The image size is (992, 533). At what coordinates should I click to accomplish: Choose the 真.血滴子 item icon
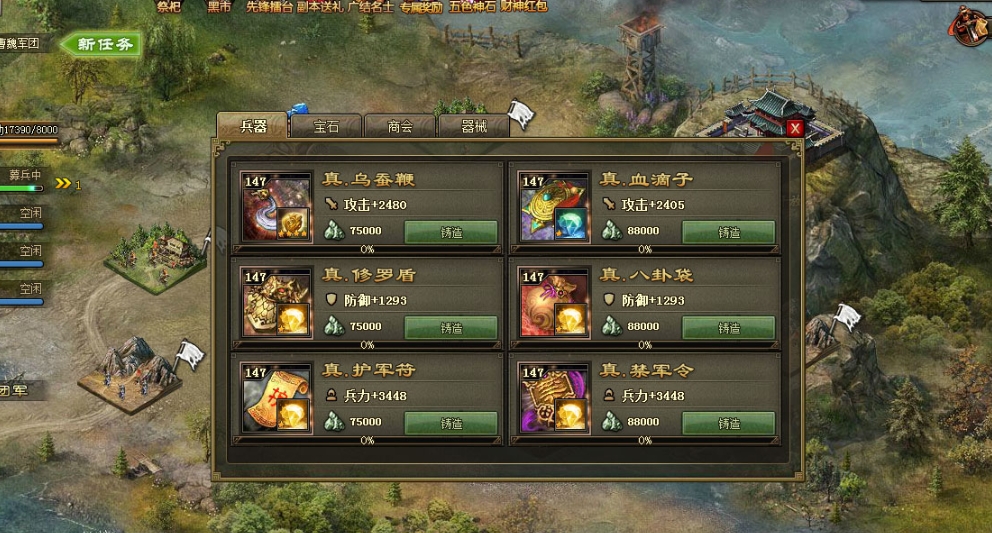(554, 208)
